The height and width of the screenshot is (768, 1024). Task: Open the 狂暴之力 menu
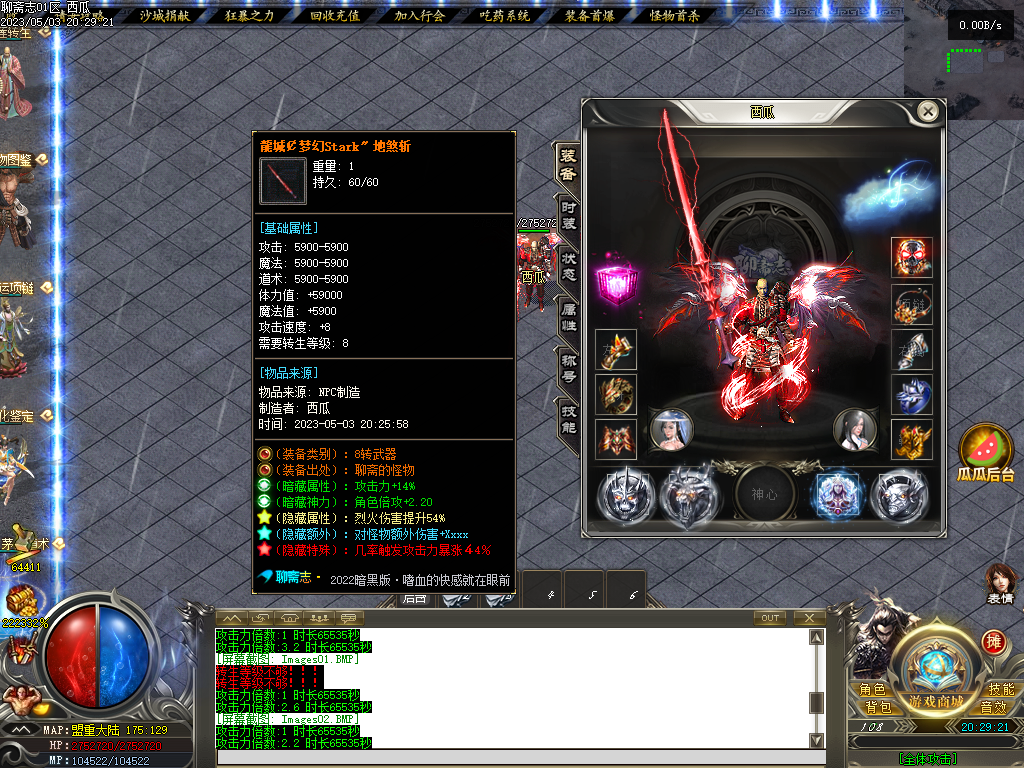pyautogui.click(x=250, y=15)
